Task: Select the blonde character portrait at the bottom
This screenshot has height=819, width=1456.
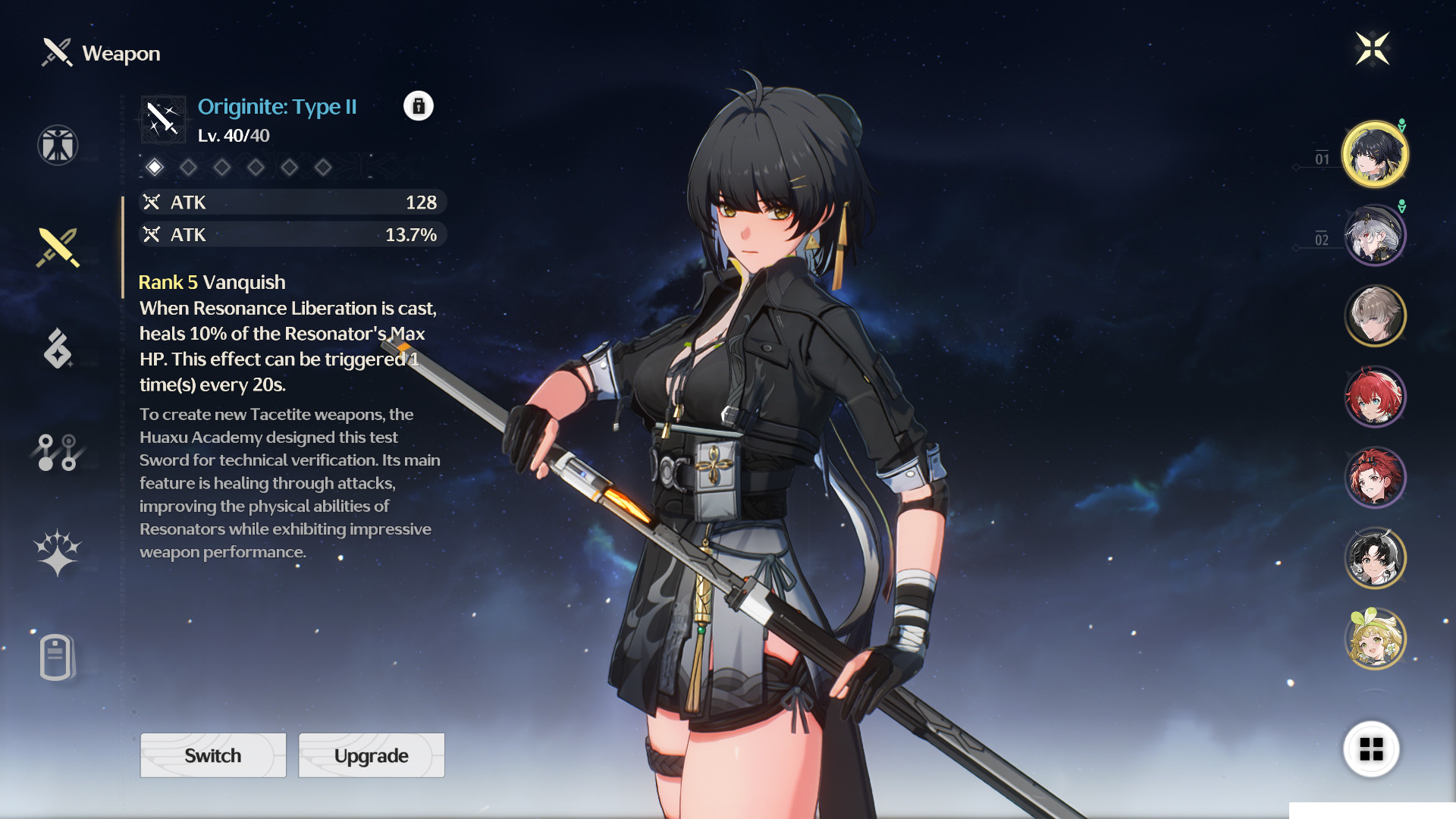Action: (x=1375, y=639)
